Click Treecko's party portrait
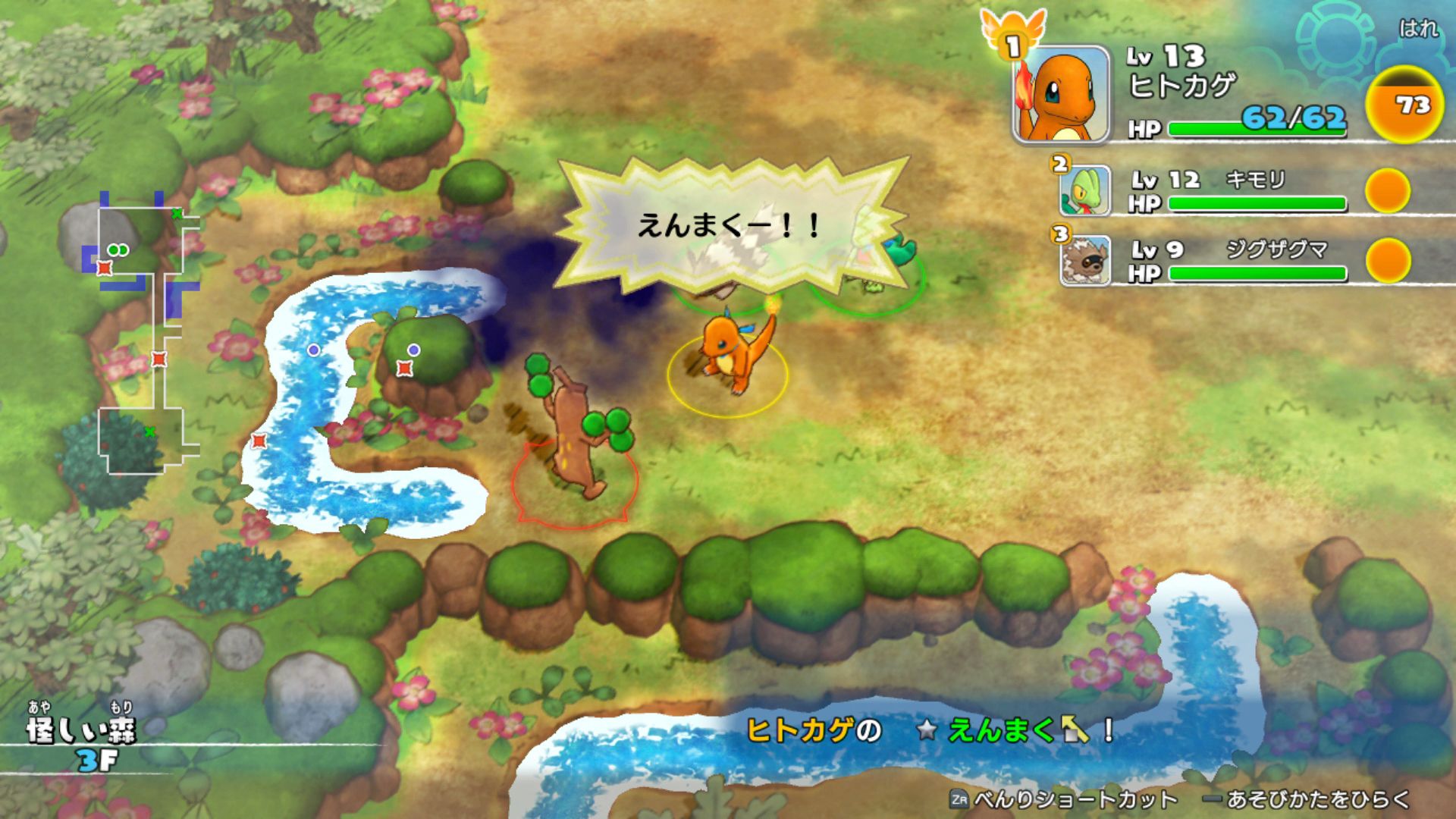1456x819 pixels. pyautogui.click(x=1085, y=190)
